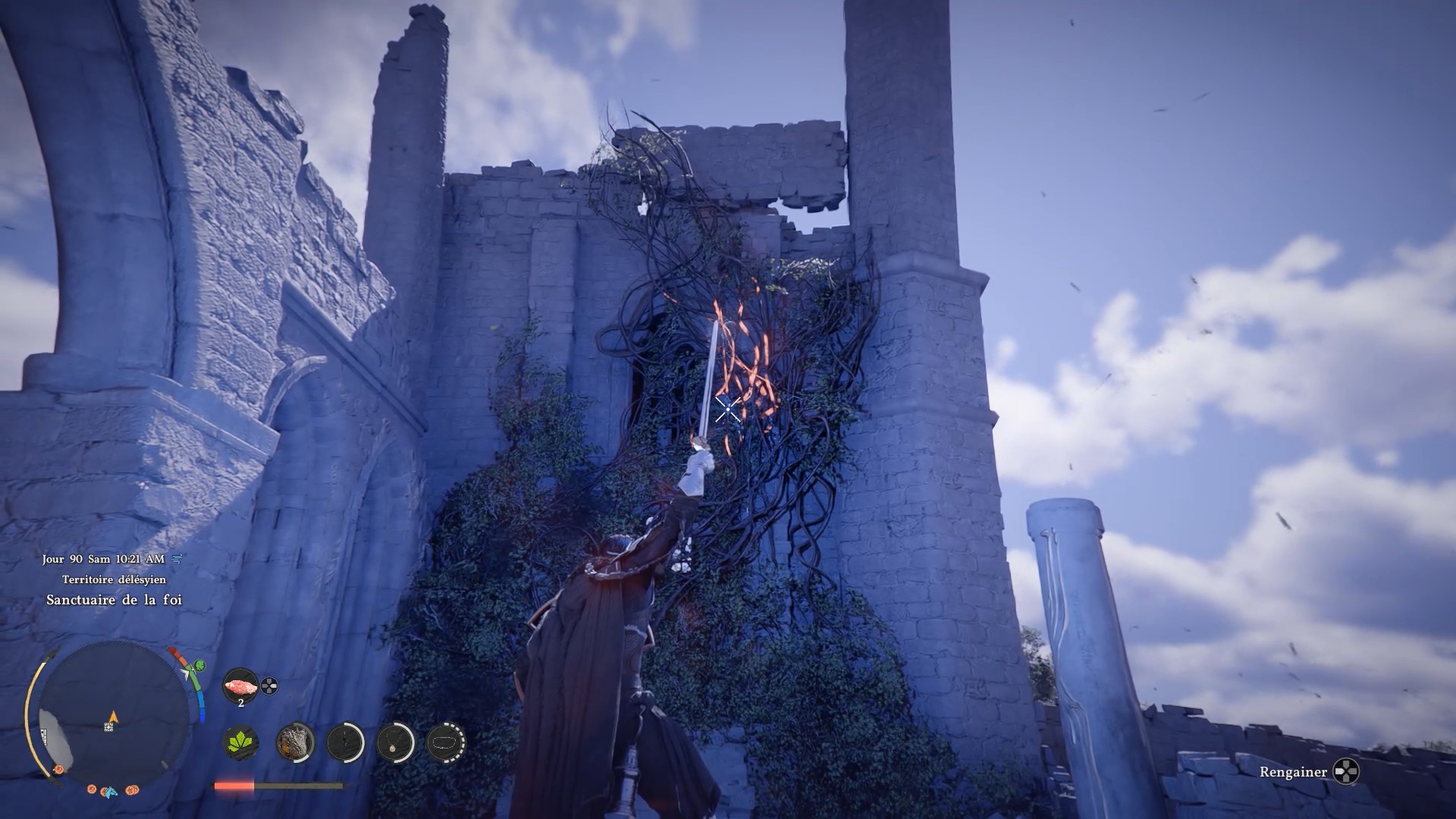
Task: Pick the chain bracelet slot
Action: click(x=445, y=742)
